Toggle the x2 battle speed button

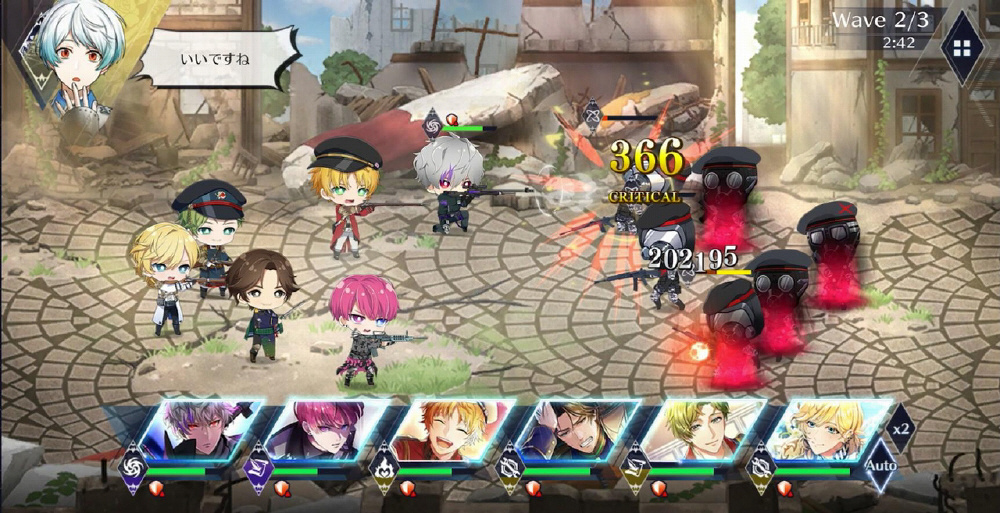[902, 428]
